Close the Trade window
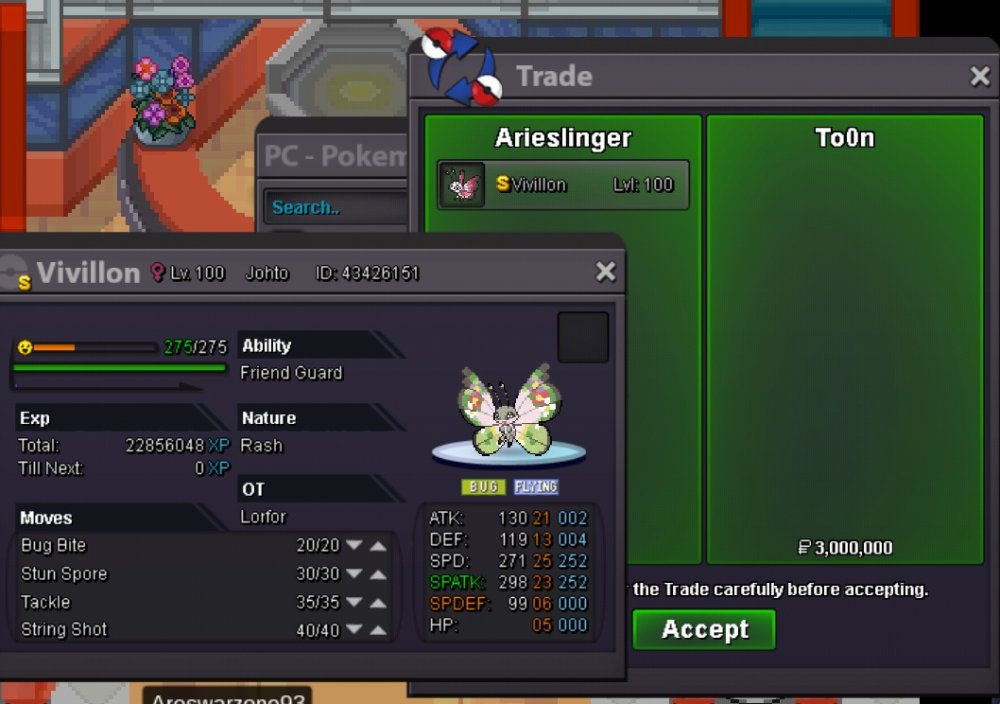This screenshot has height=704, width=1000. click(980, 76)
